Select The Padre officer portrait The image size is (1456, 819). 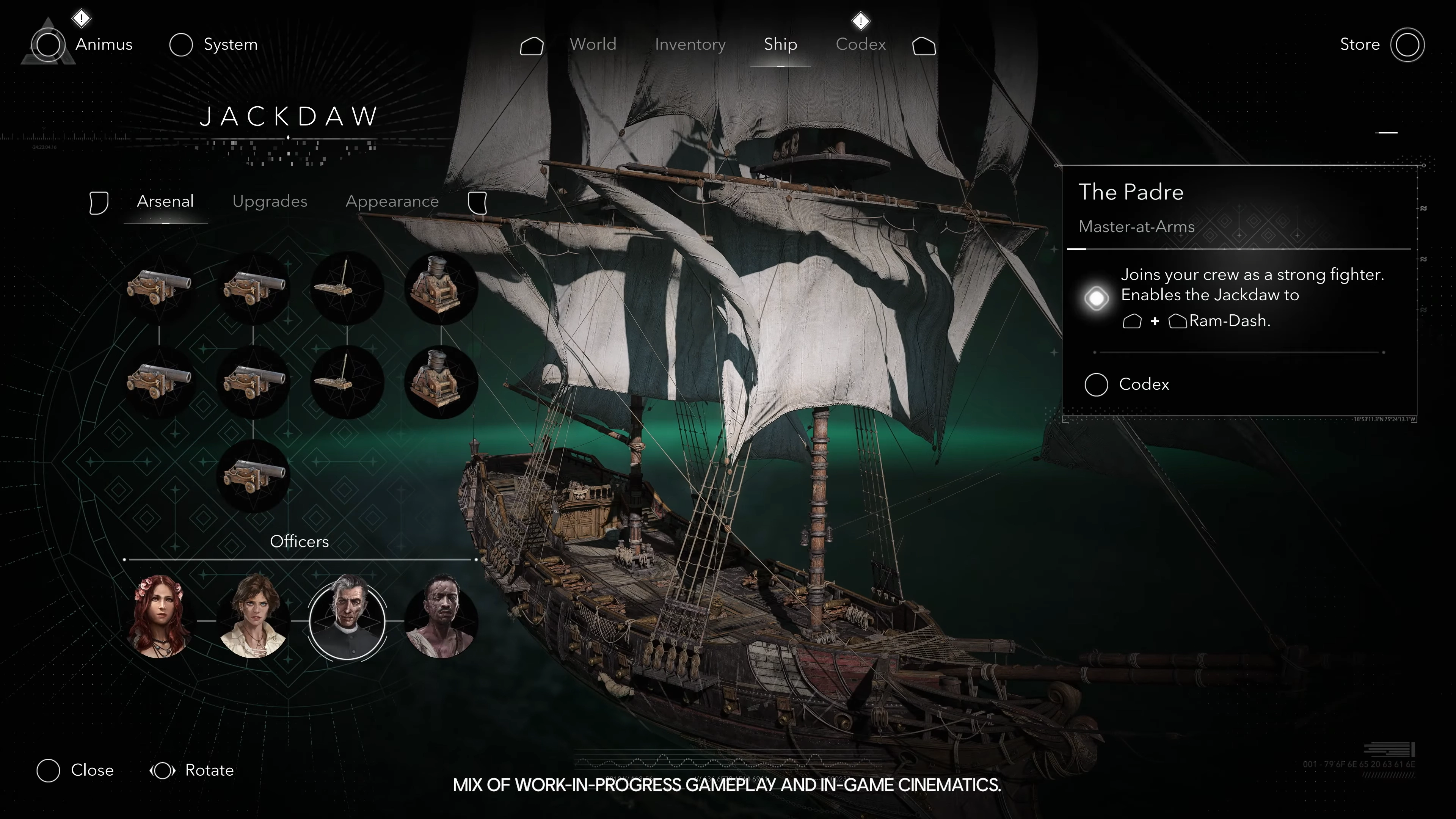click(x=347, y=620)
